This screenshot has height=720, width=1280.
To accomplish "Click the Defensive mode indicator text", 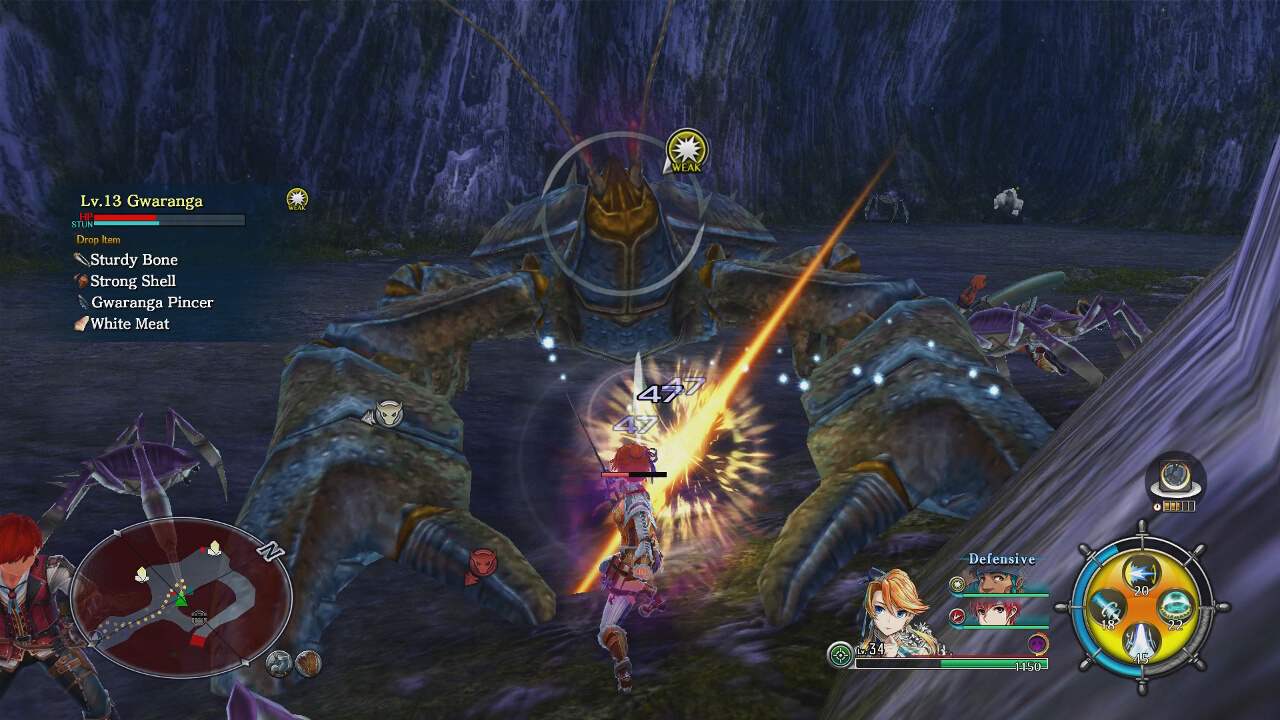I will coord(1002,558).
